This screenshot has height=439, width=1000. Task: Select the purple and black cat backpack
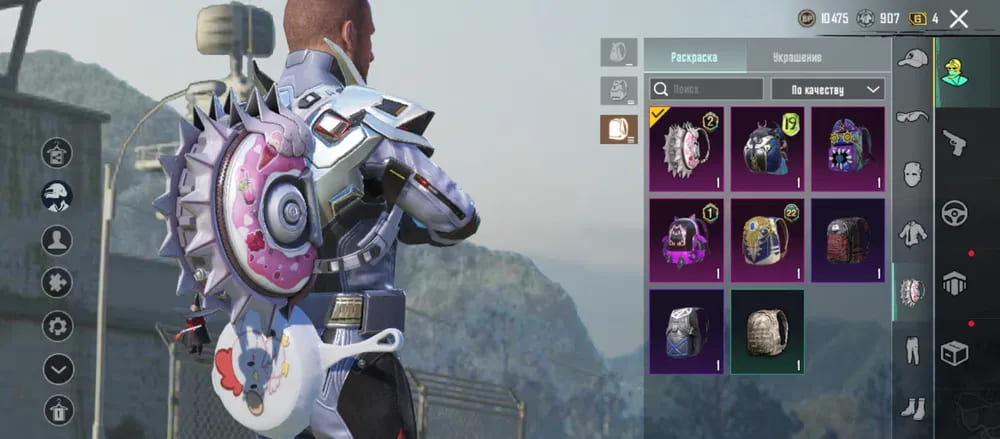coord(686,240)
